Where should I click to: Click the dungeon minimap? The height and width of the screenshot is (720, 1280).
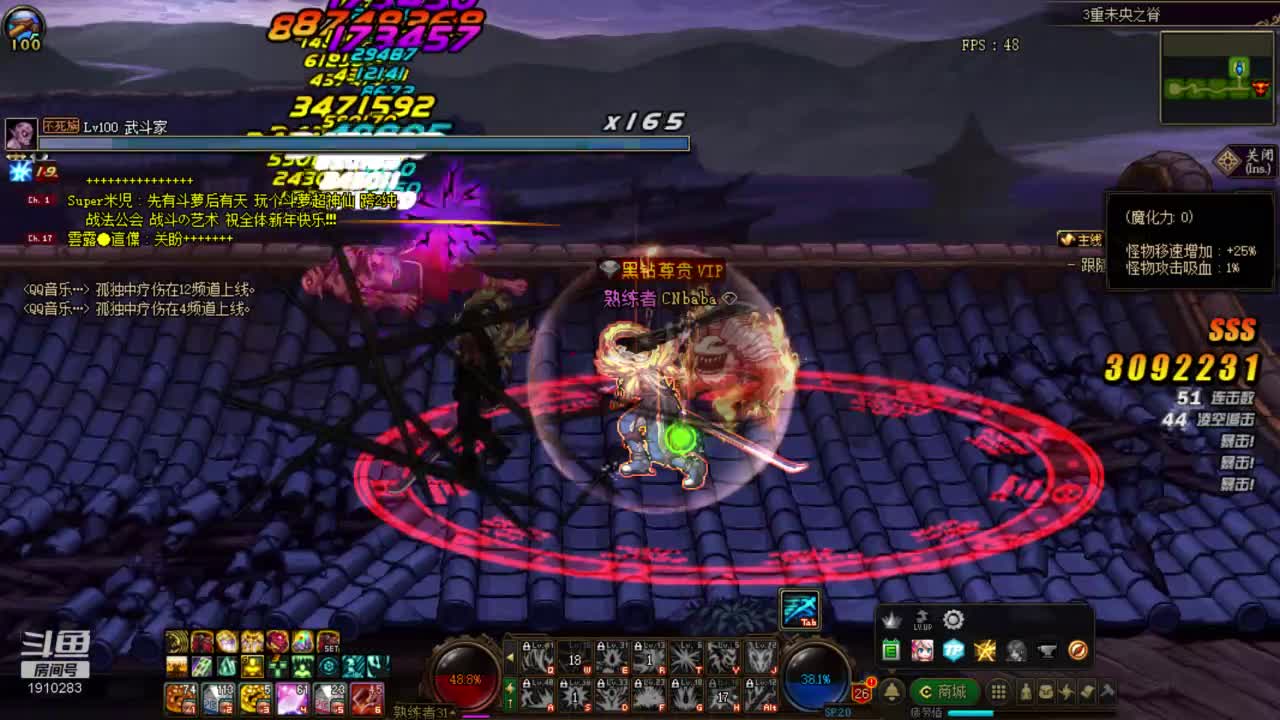[1216, 78]
